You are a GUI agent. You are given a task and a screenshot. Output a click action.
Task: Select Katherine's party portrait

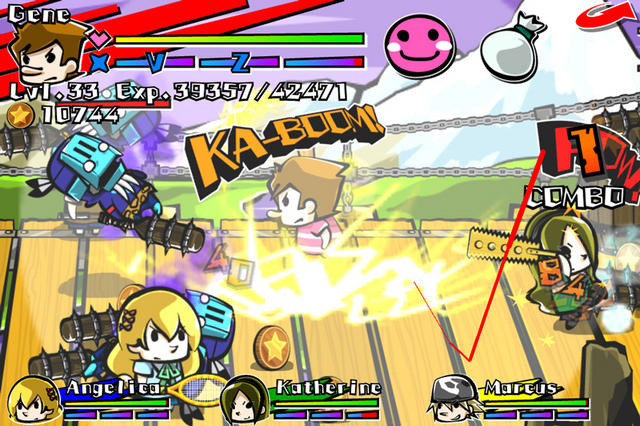click(241, 399)
